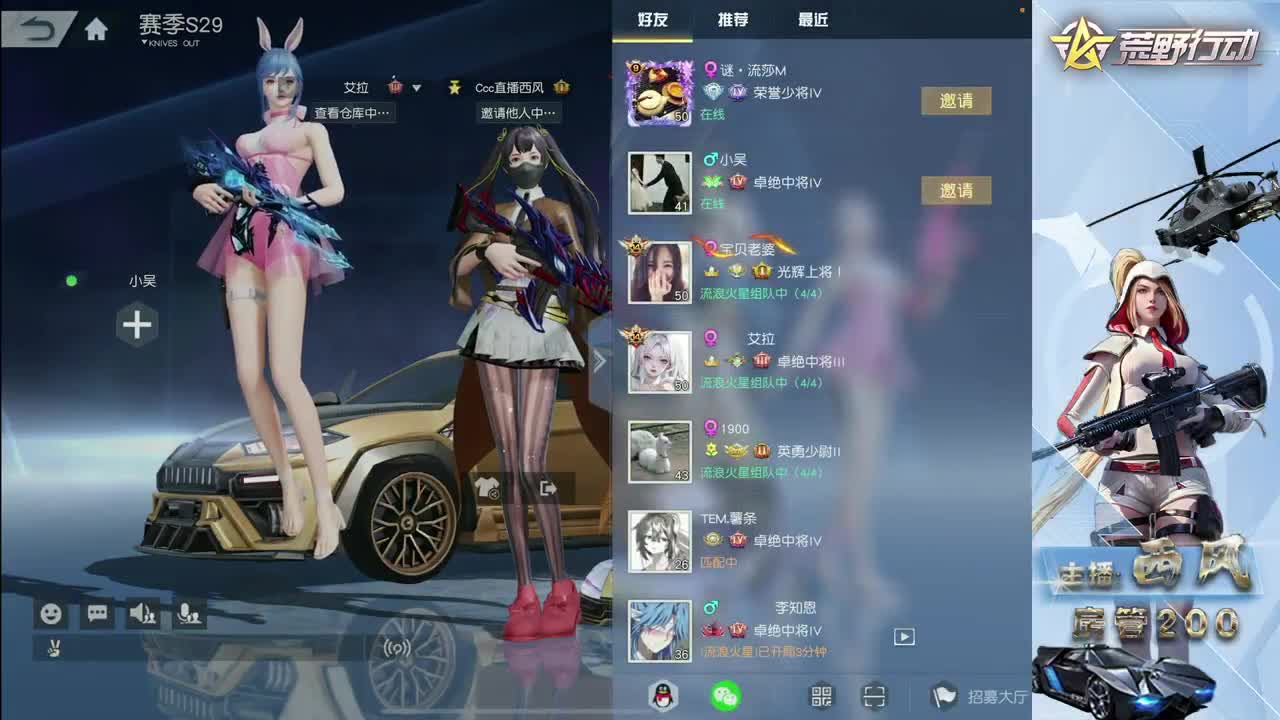This screenshot has height=720, width=1280.
Task: Switch to the 最近 tab
Action: pos(812,20)
